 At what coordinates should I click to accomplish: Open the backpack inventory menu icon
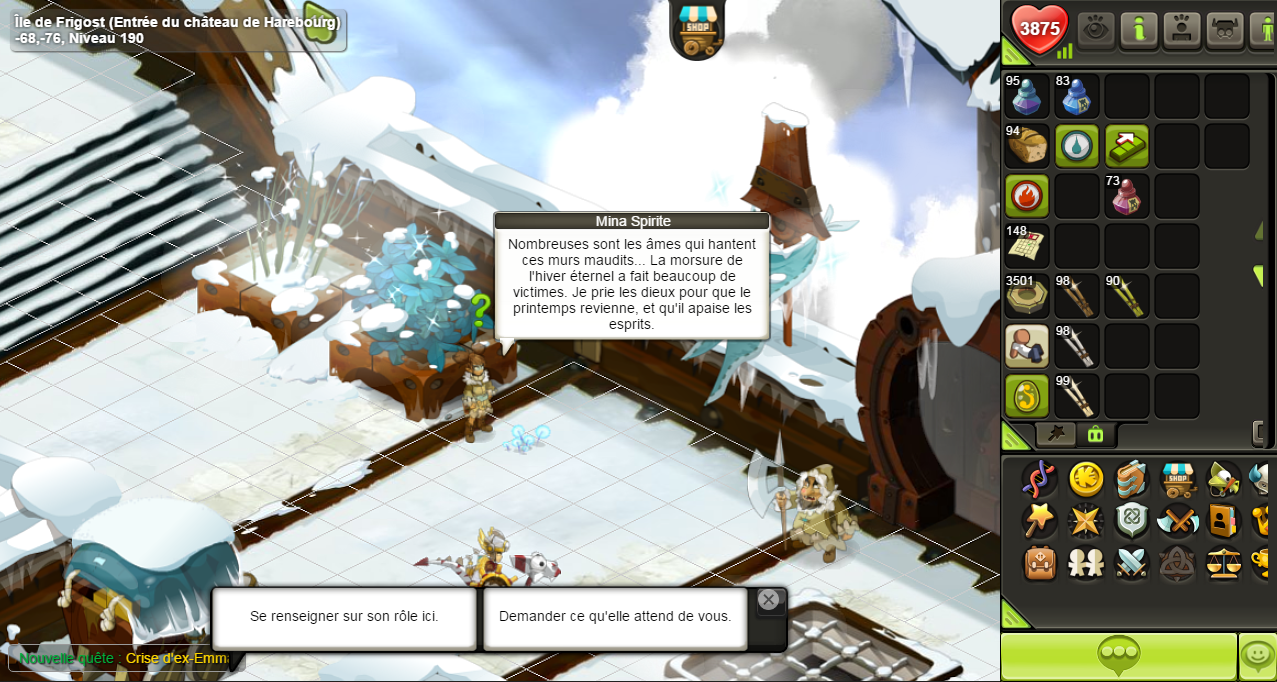coord(1040,562)
